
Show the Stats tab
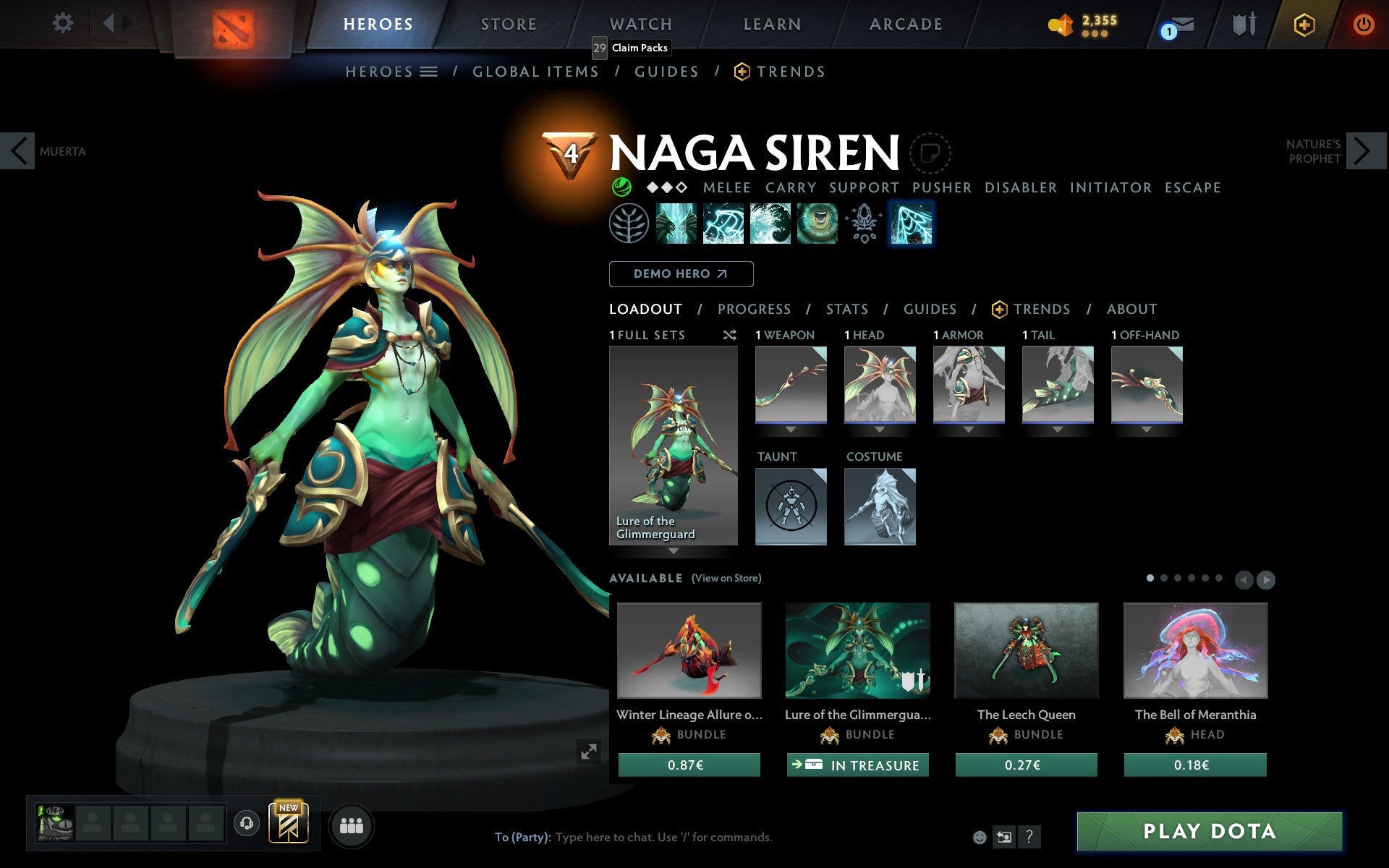(846, 309)
